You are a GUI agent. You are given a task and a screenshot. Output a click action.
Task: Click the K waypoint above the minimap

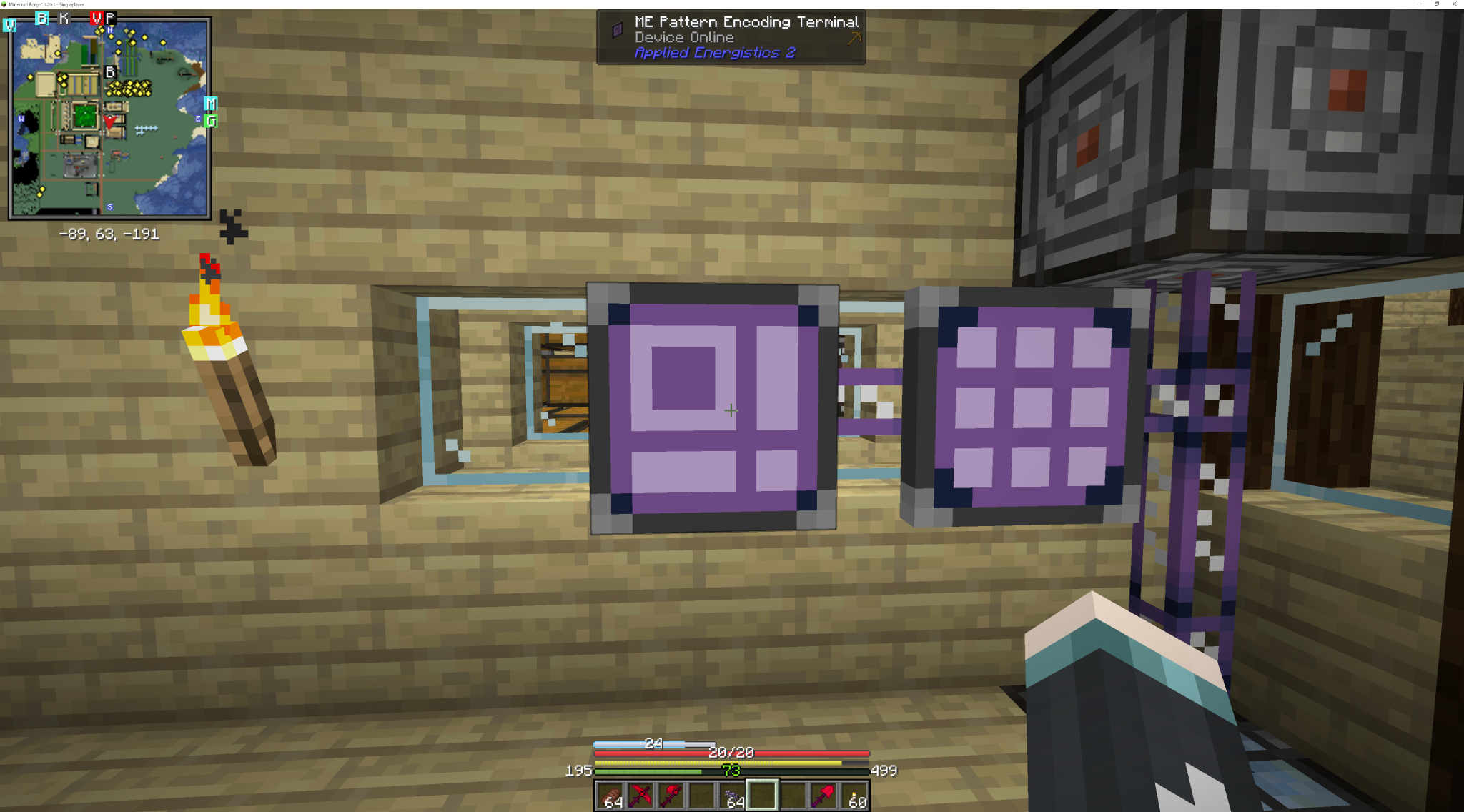[x=64, y=16]
